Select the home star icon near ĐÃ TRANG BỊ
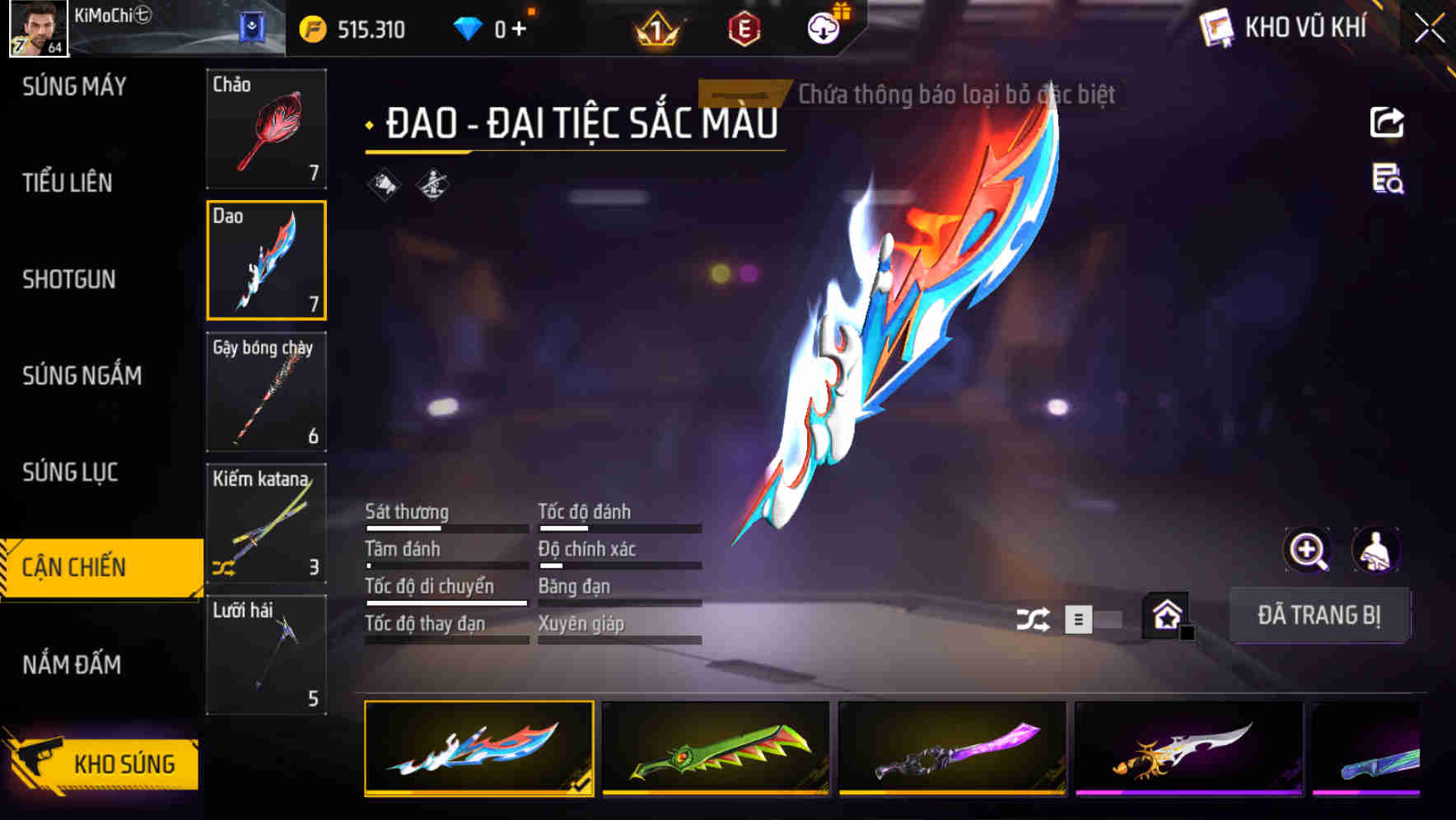 coord(1164,616)
